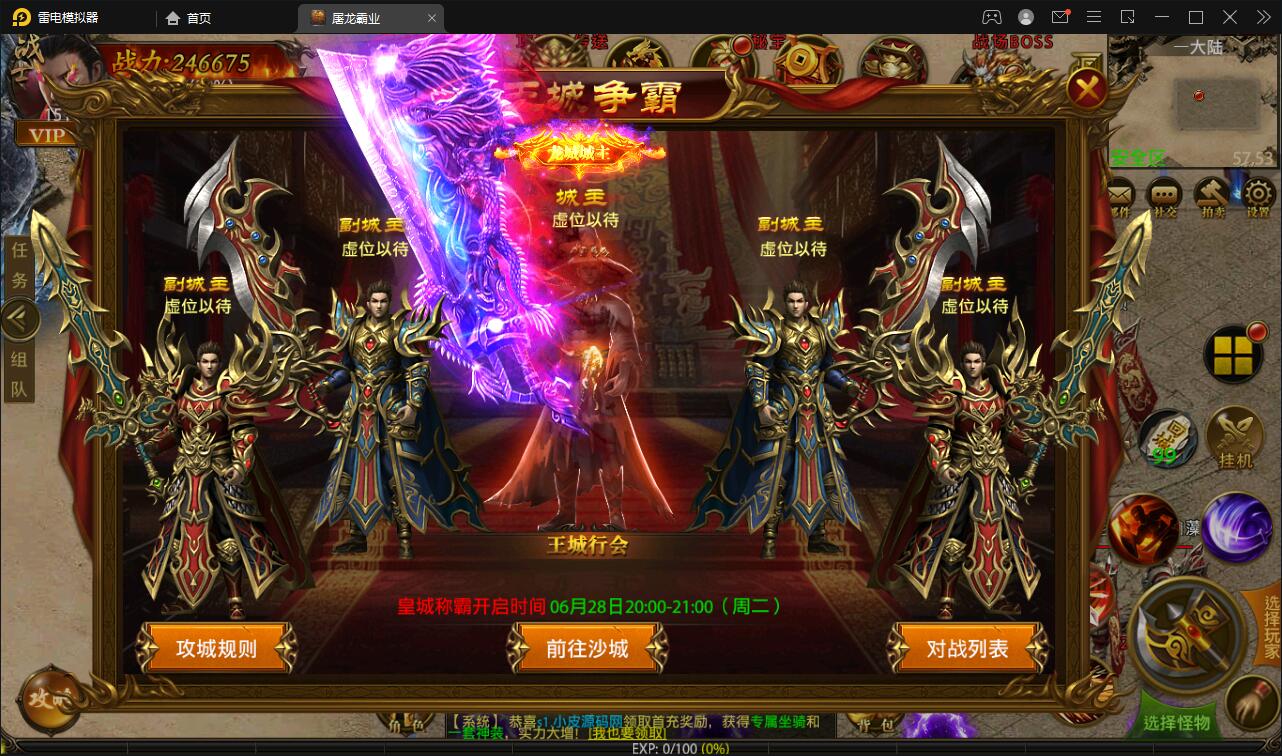Collapse the left sidebar with the arrow

19,318
